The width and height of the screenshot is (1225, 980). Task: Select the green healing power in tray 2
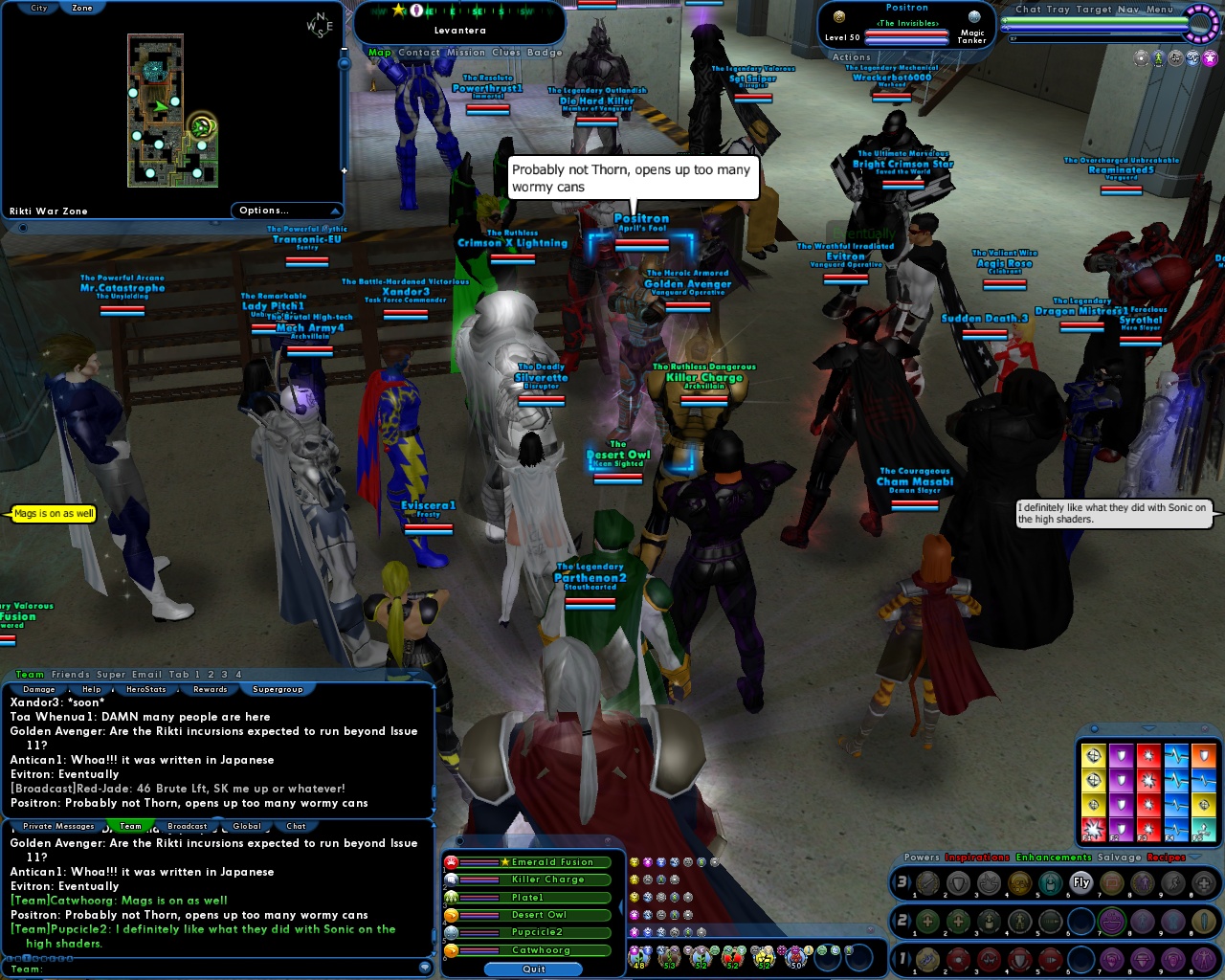pyautogui.click(x=928, y=921)
